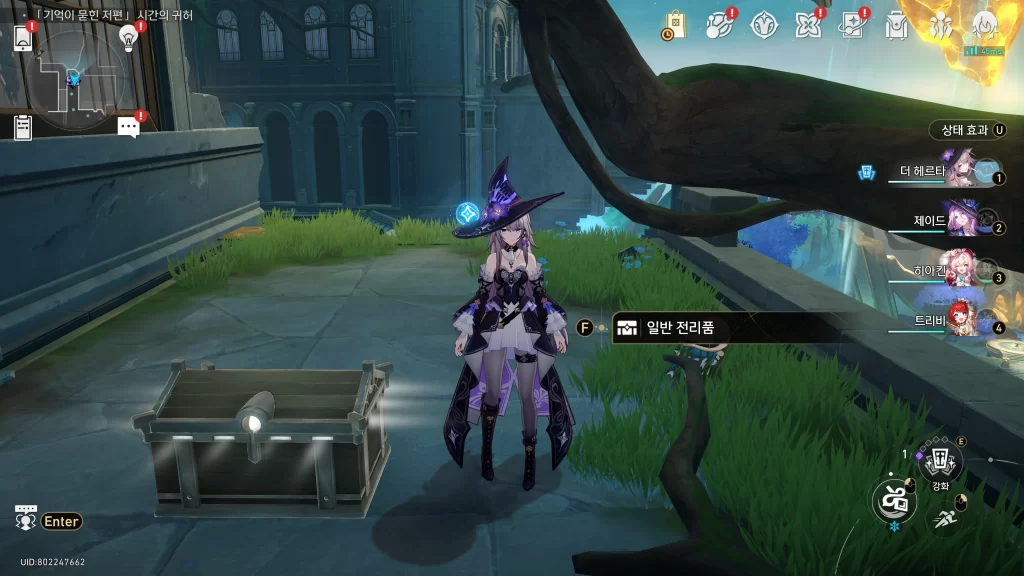Open the chat speech bubble icon
Viewport: 1024px width, 576px height.
point(128,127)
